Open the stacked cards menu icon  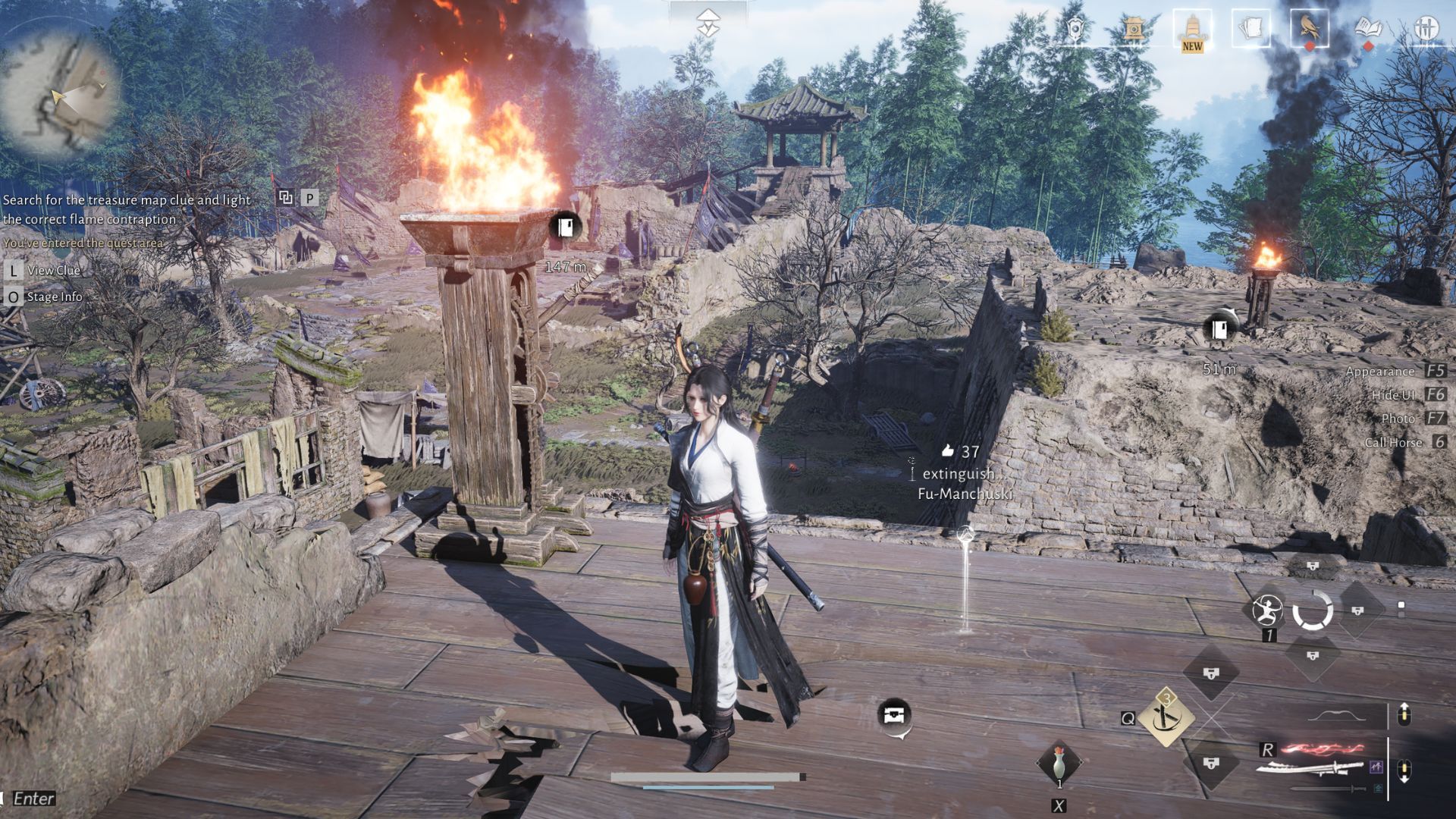click(x=1250, y=30)
